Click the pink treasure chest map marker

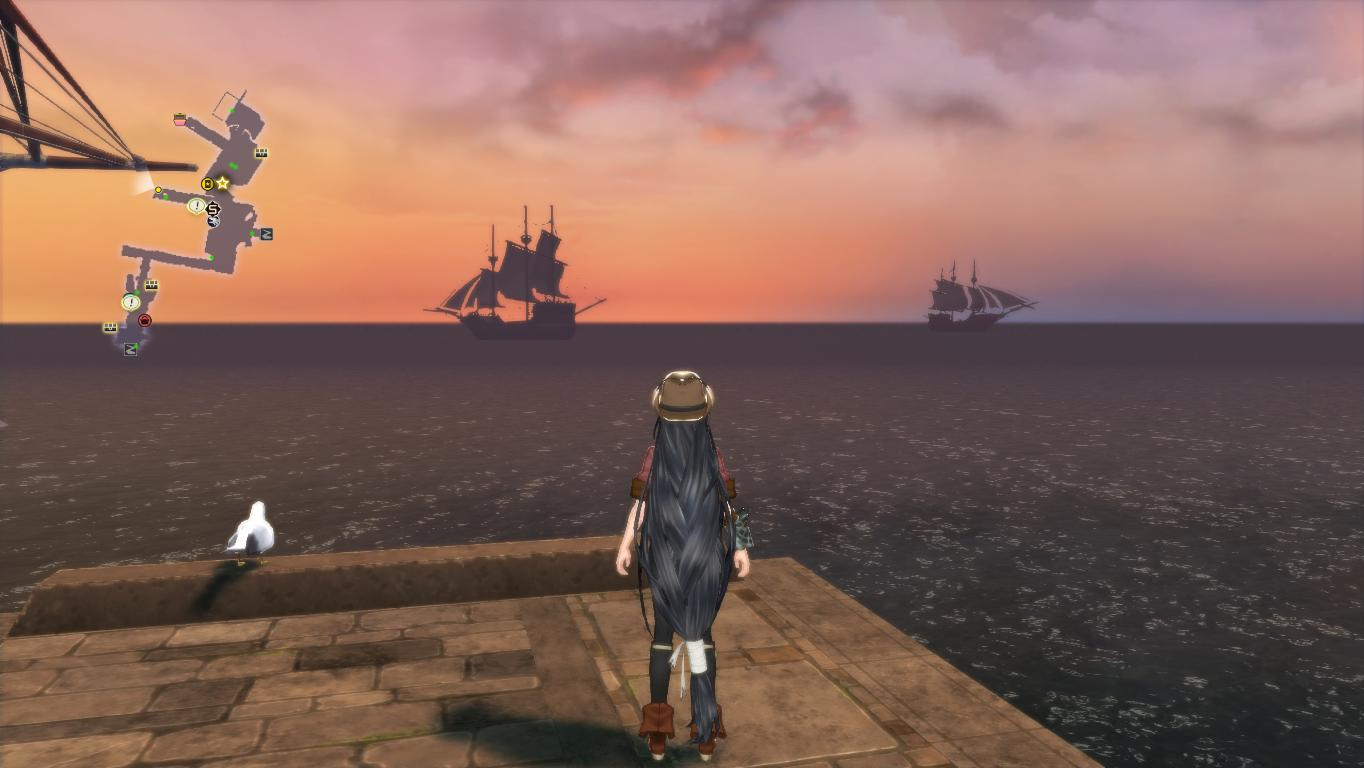click(180, 120)
